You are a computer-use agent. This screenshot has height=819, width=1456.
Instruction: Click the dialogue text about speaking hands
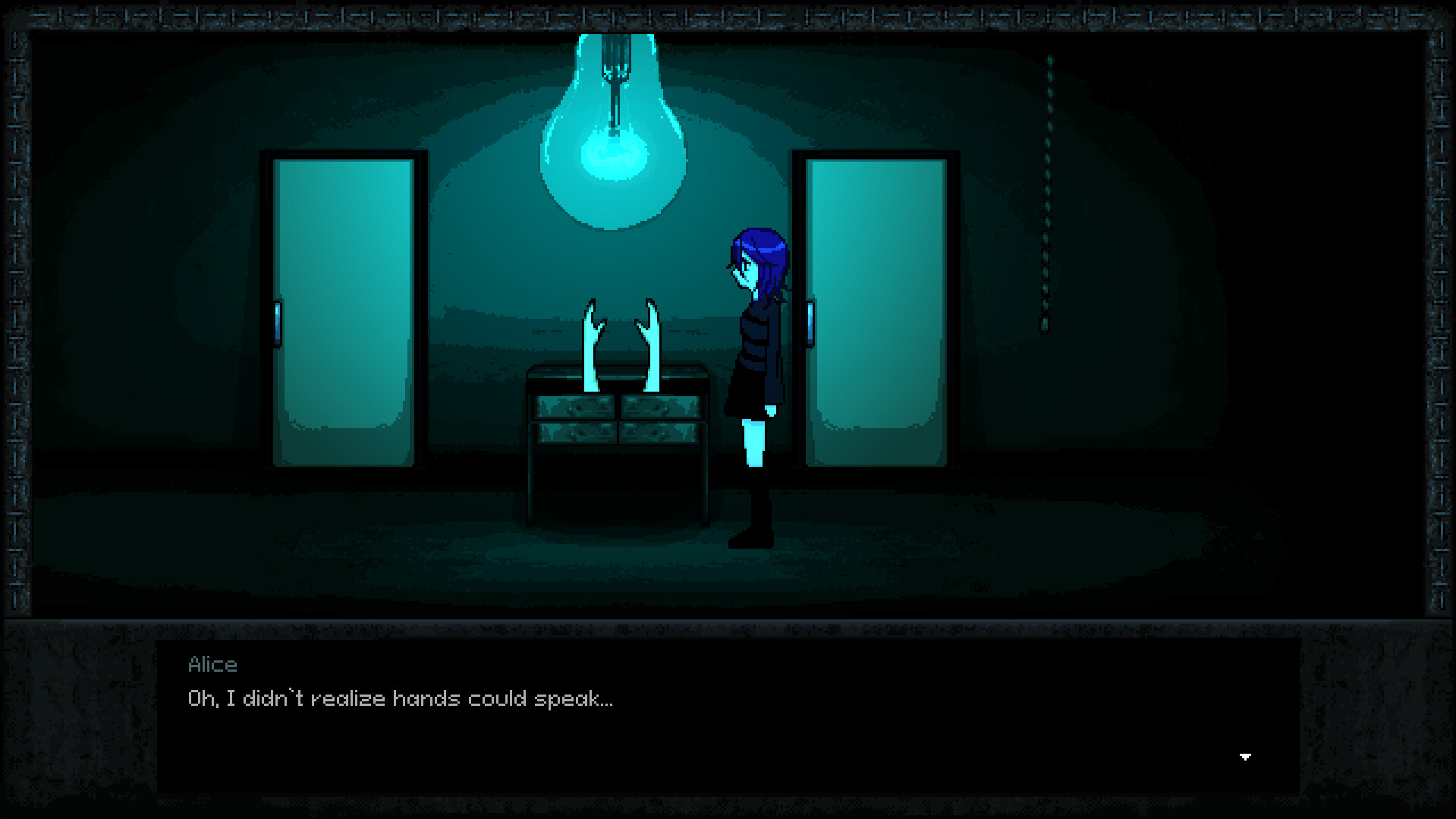400,698
